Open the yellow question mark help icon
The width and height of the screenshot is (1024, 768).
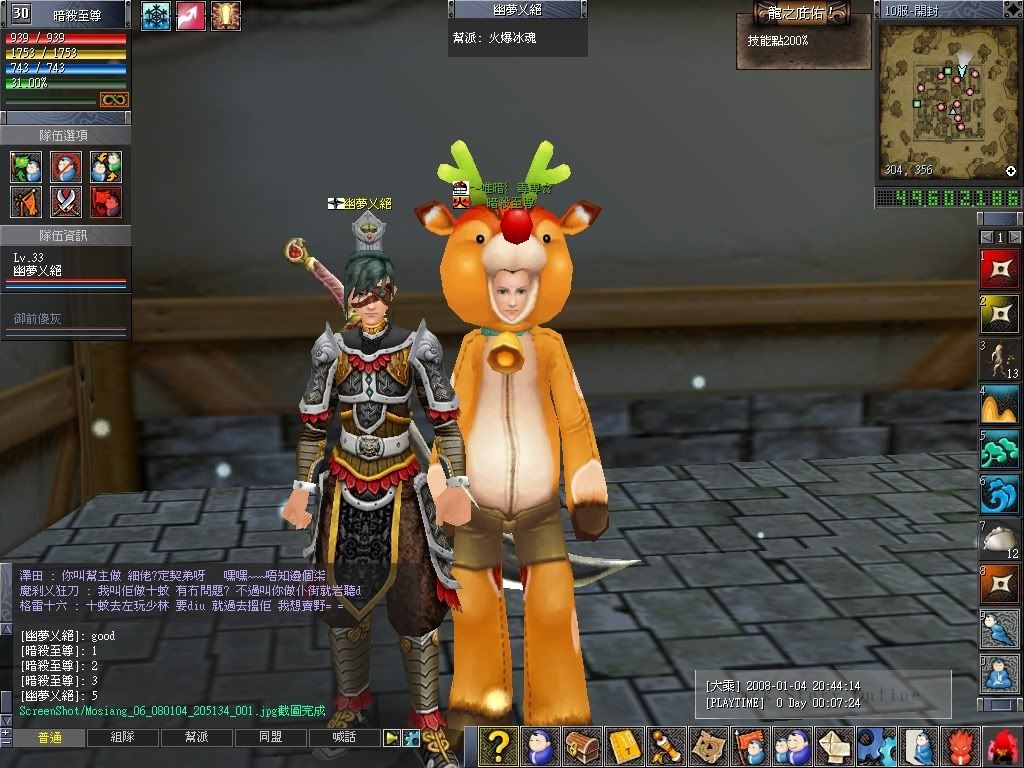[499, 747]
